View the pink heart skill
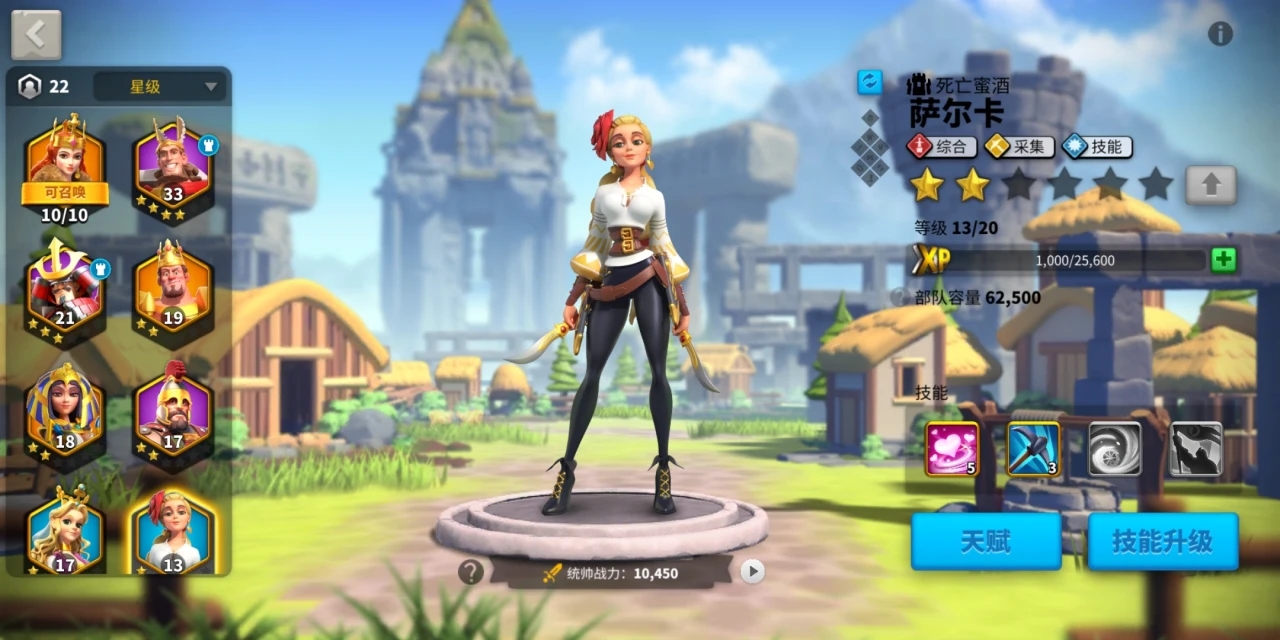Screen dimensions: 1280x640 [952, 449]
